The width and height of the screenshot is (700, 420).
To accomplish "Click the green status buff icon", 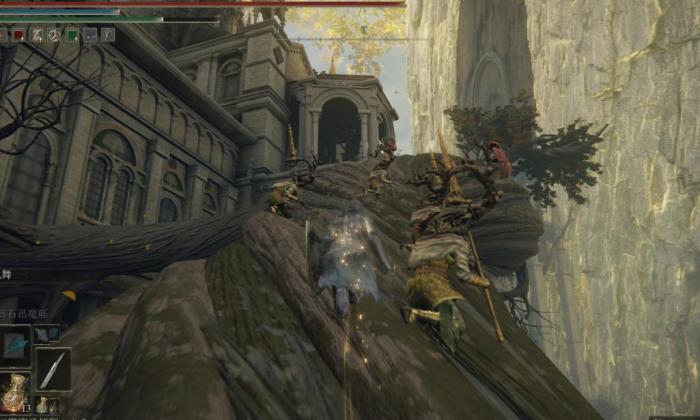I will (x=71, y=35).
